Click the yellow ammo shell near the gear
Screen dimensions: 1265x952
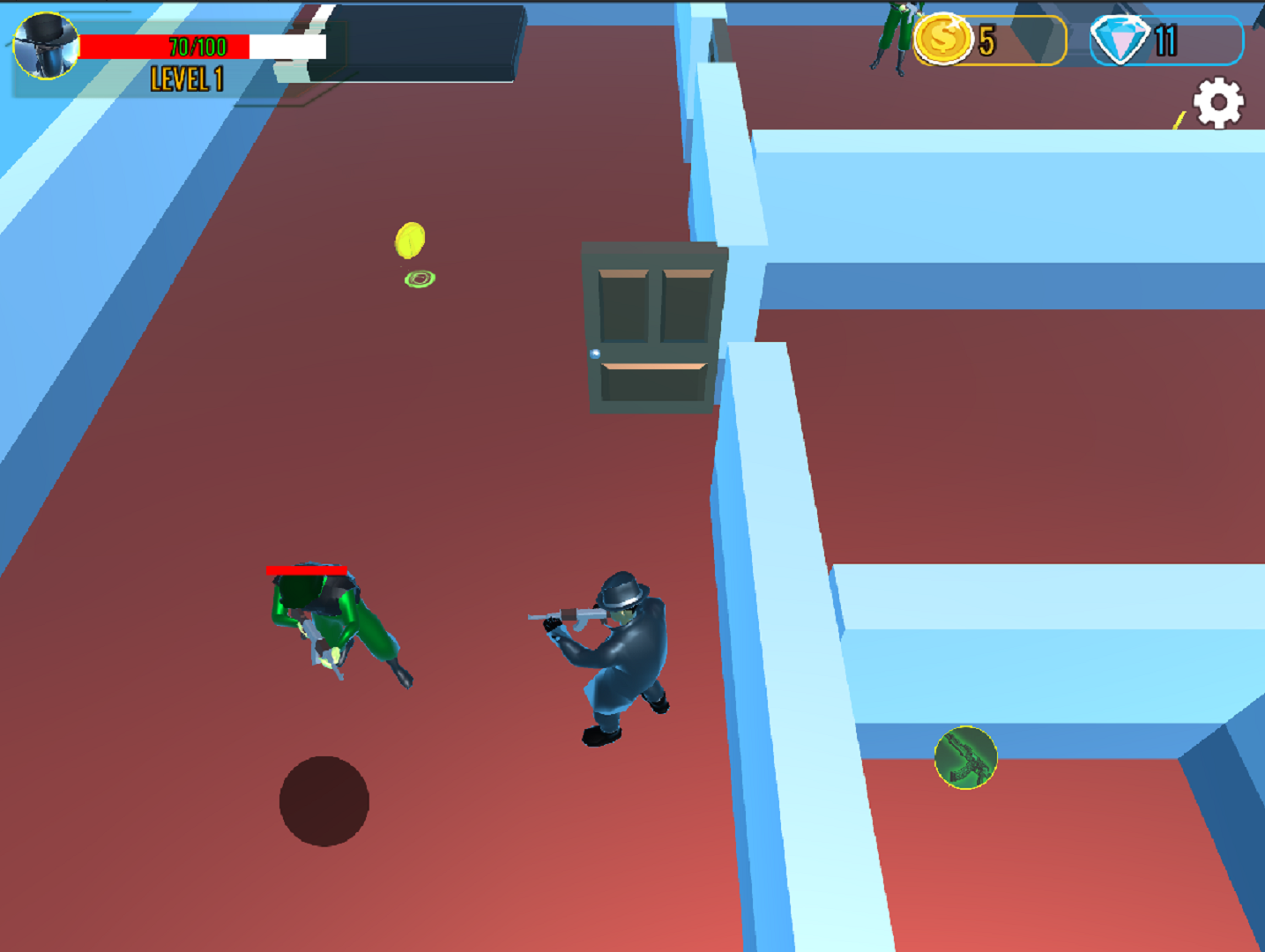click(x=1179, y=118)
